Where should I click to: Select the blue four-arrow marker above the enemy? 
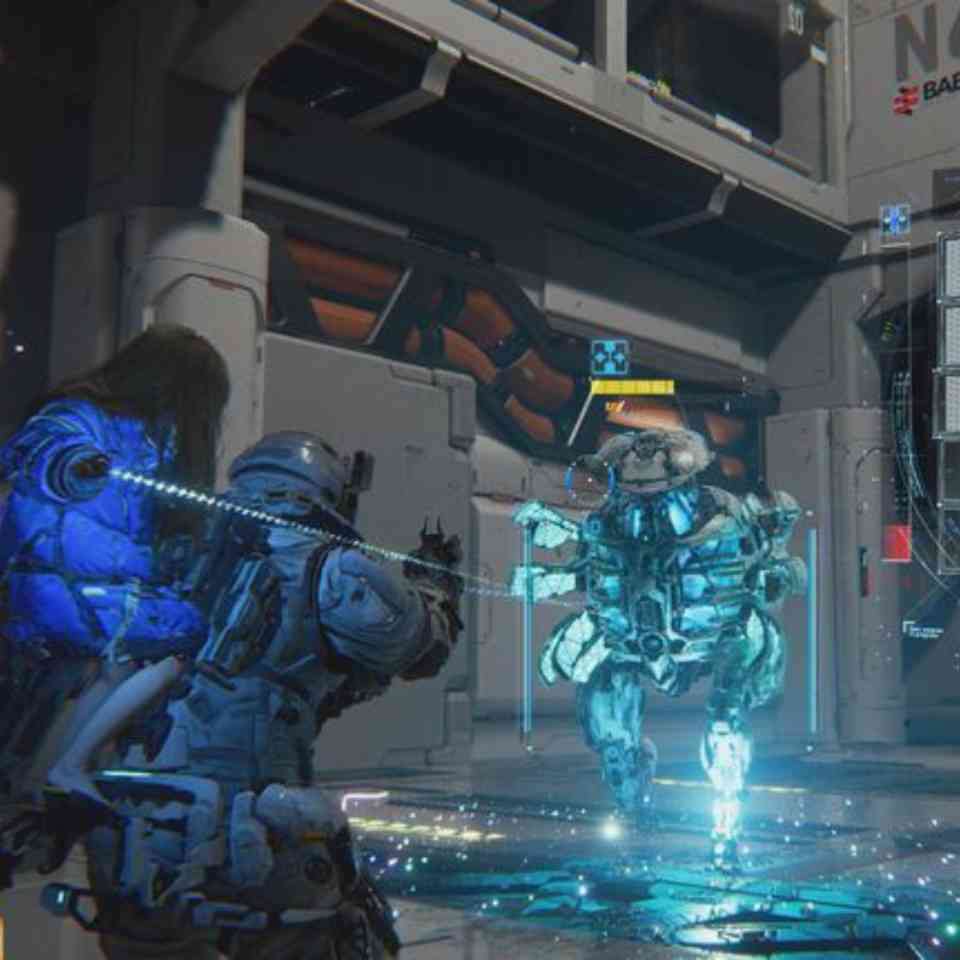[x=609, y=357]
